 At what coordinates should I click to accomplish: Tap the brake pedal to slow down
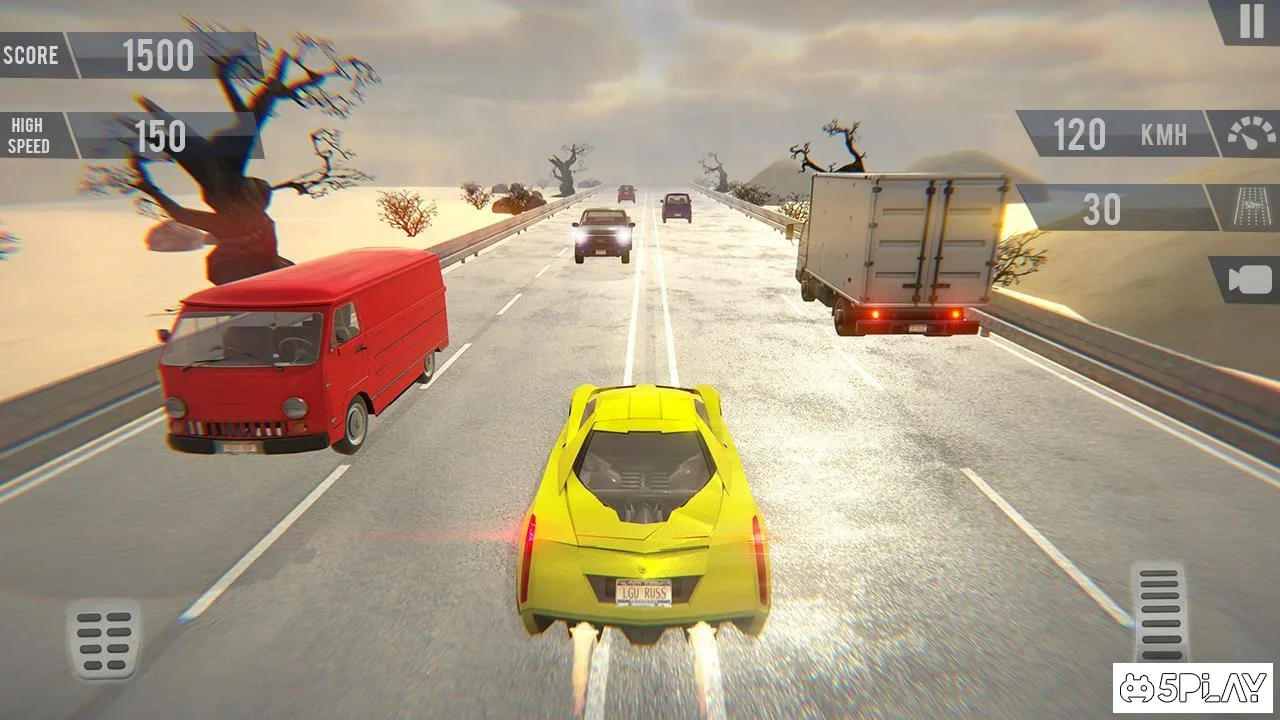pyautogui.click(x=104, y=640)
